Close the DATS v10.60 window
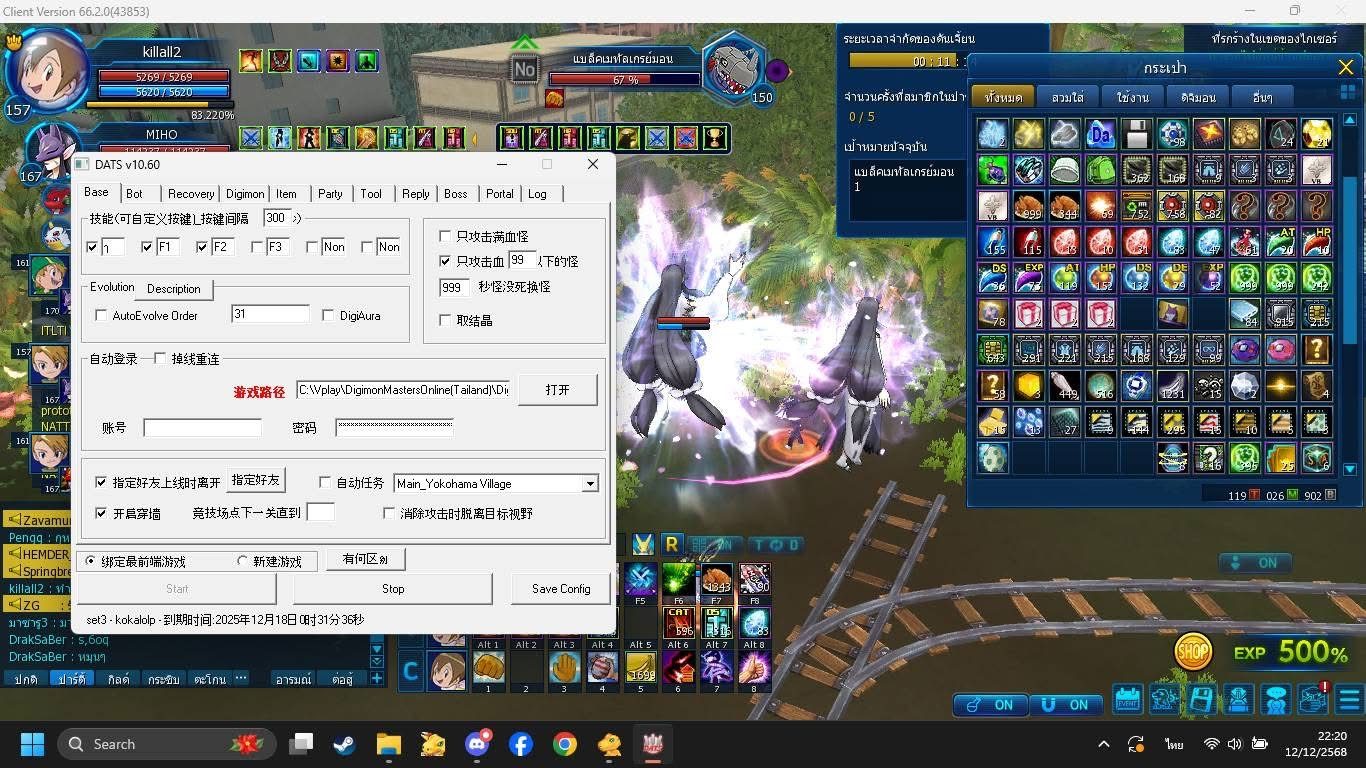Image resolution: width=1366 pixels, height=768 pixels. coord(592,164)
